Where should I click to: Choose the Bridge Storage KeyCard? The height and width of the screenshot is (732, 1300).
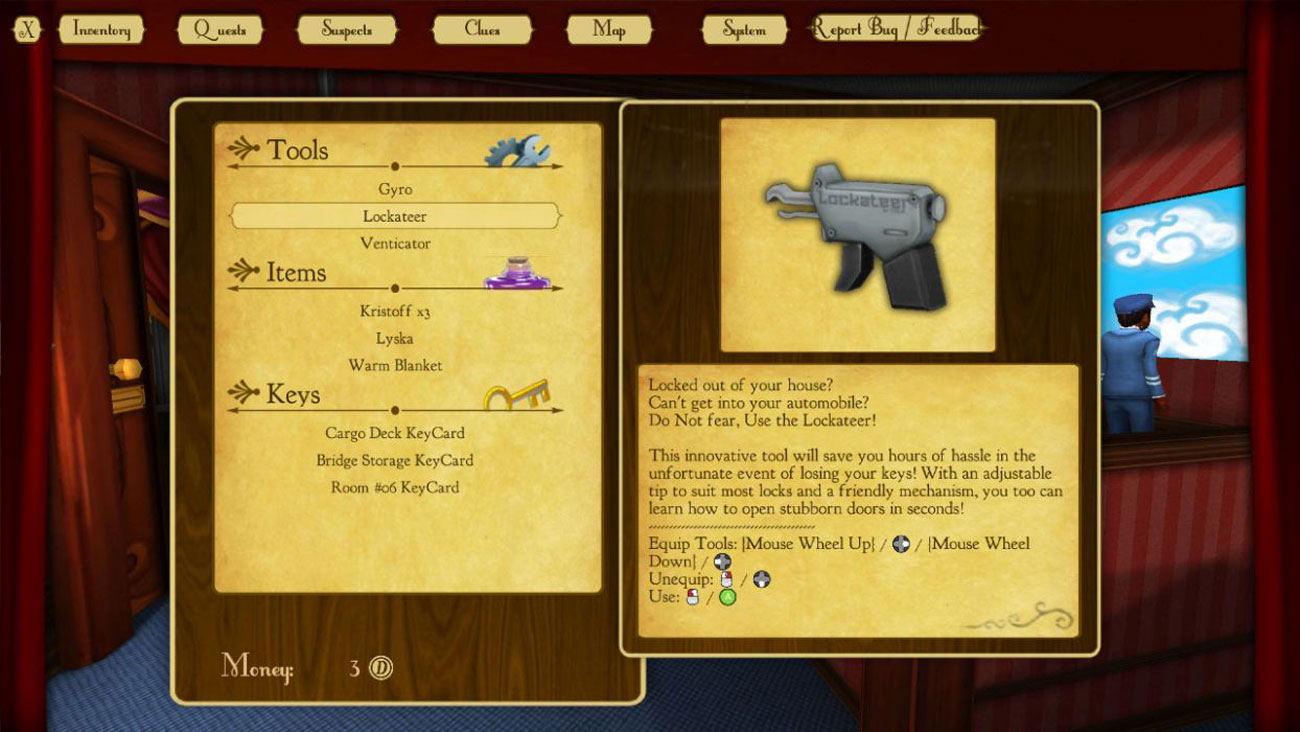pyautogui.click(x=395, y=460)
